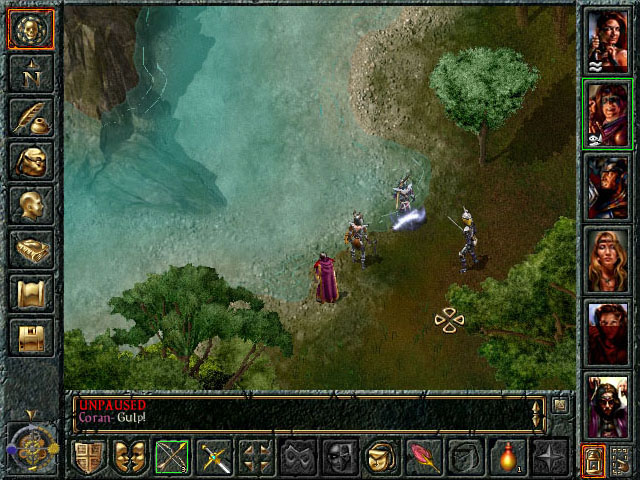Open the inventory helmeted figure button
Viewport: 640px width, 480px height.
(x=30, y=160)
